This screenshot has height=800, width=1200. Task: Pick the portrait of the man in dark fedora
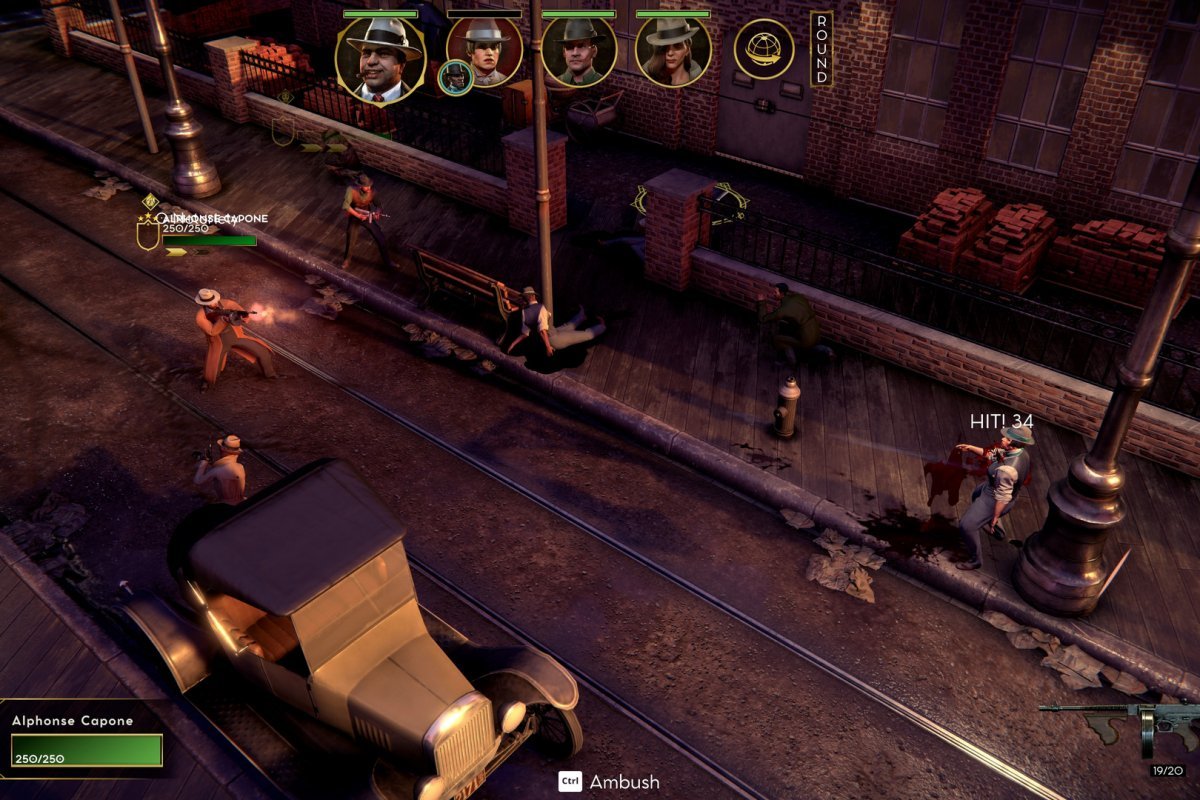click(x=579, y=51)
